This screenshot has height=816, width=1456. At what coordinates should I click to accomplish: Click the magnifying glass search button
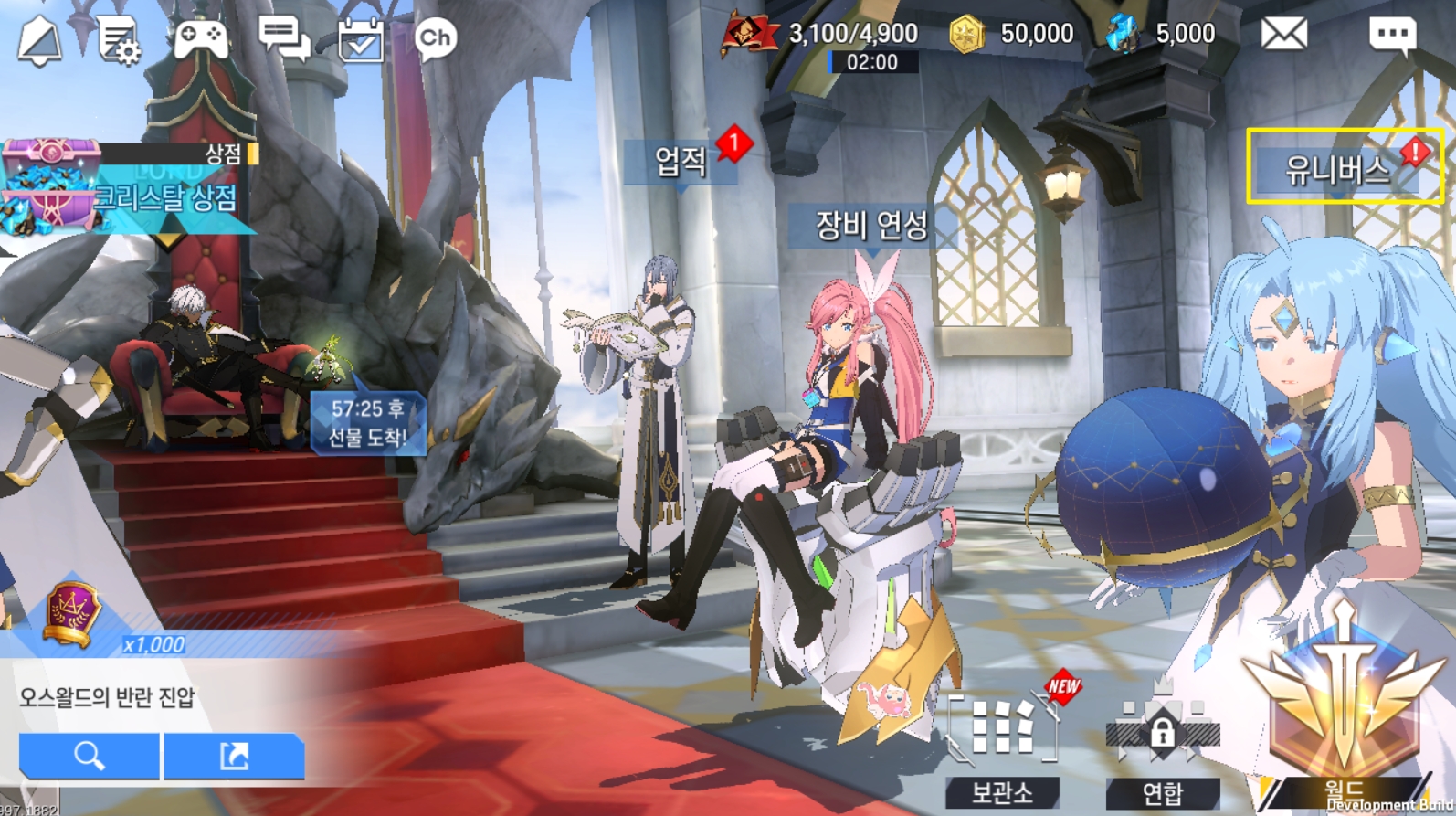pyautogui.click(x=90, y=756)
